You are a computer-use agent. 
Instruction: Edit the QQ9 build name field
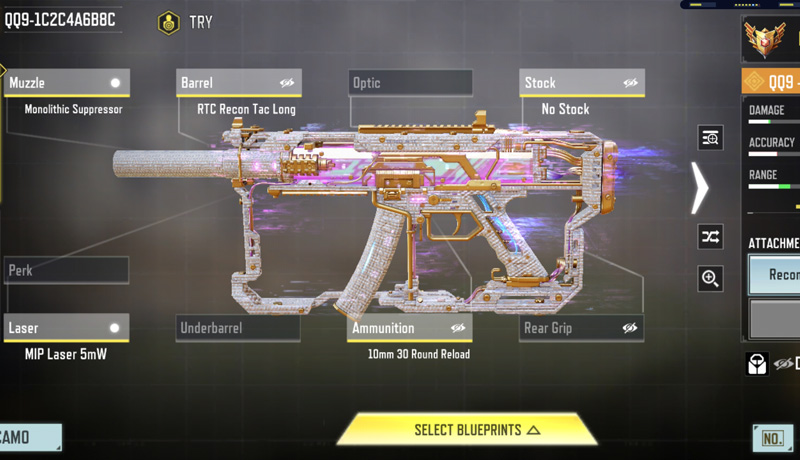pyautogui.click(x=60, y=20)
